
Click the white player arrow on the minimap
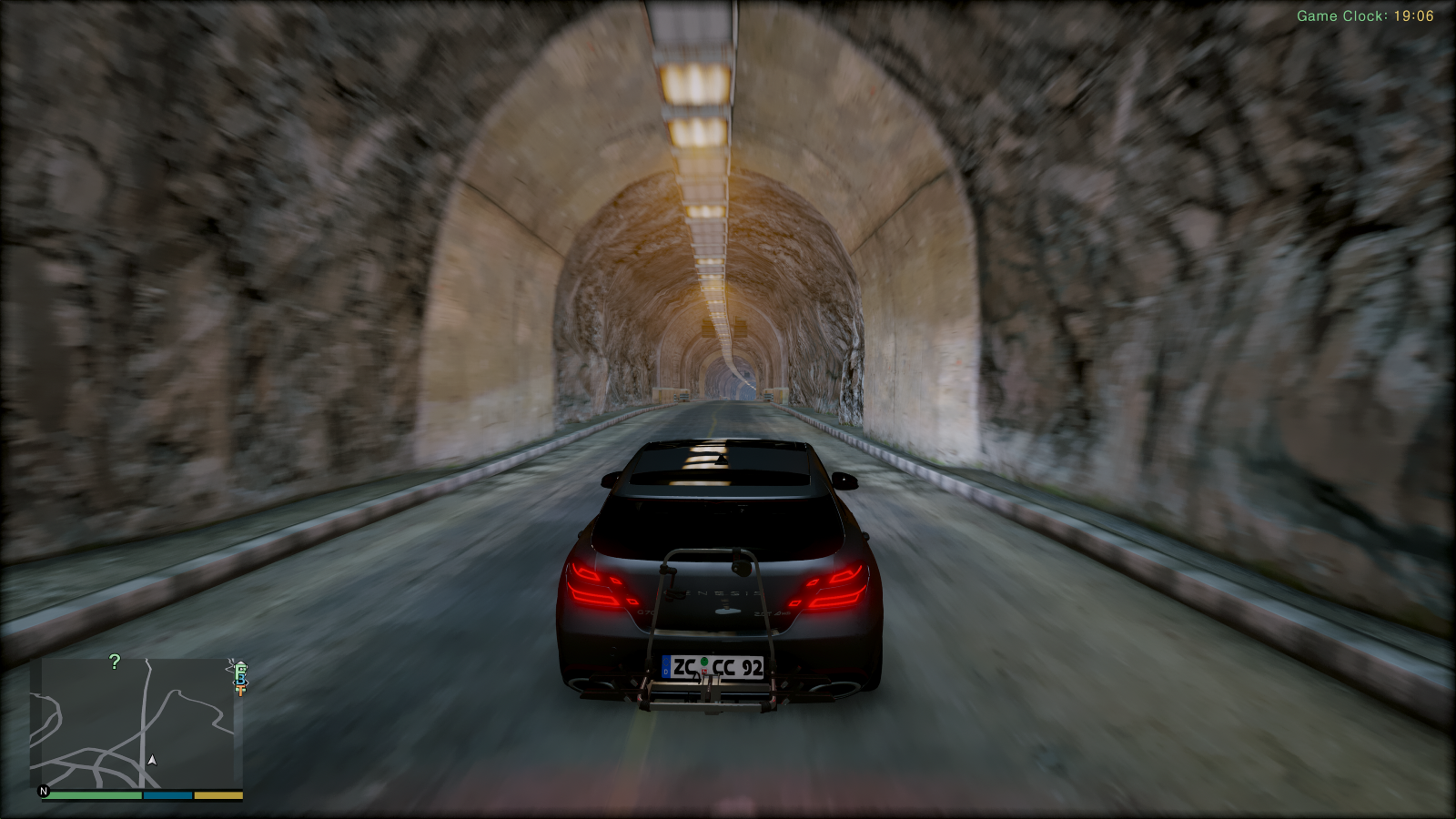tap(152, 760)
